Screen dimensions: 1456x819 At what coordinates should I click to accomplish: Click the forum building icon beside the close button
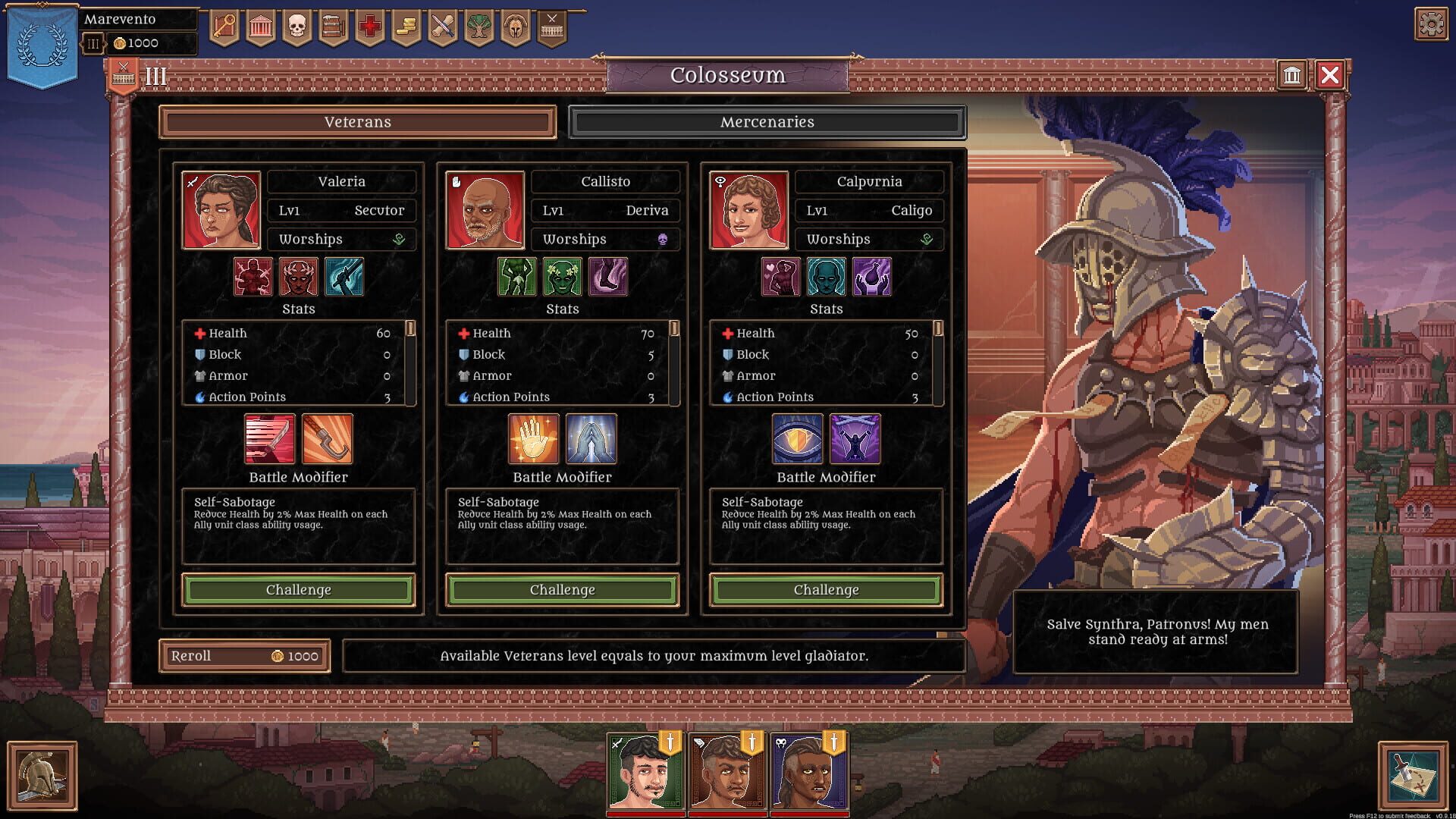[x=1292, y=76]
